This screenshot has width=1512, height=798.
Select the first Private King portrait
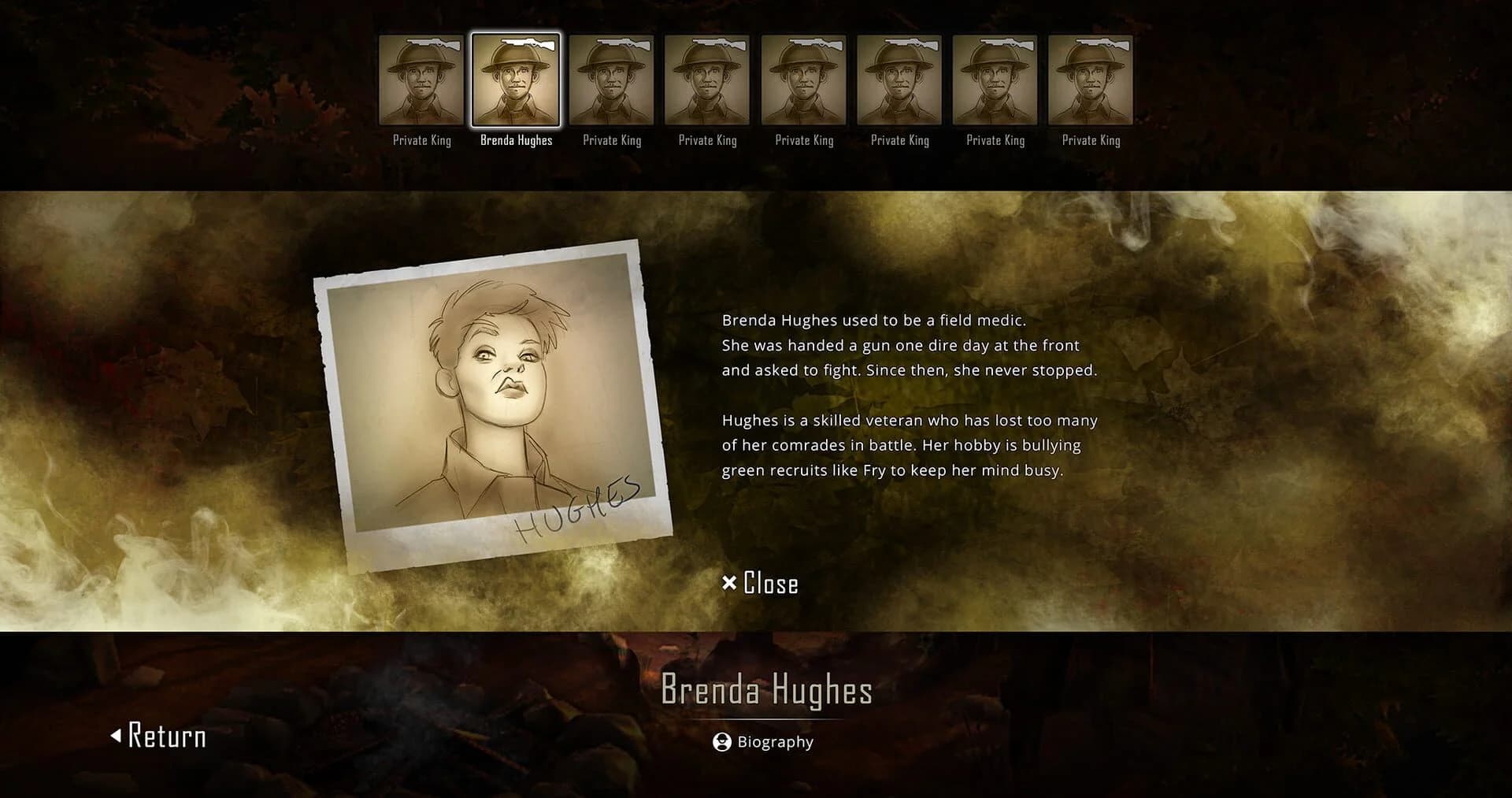click(421, 79)
